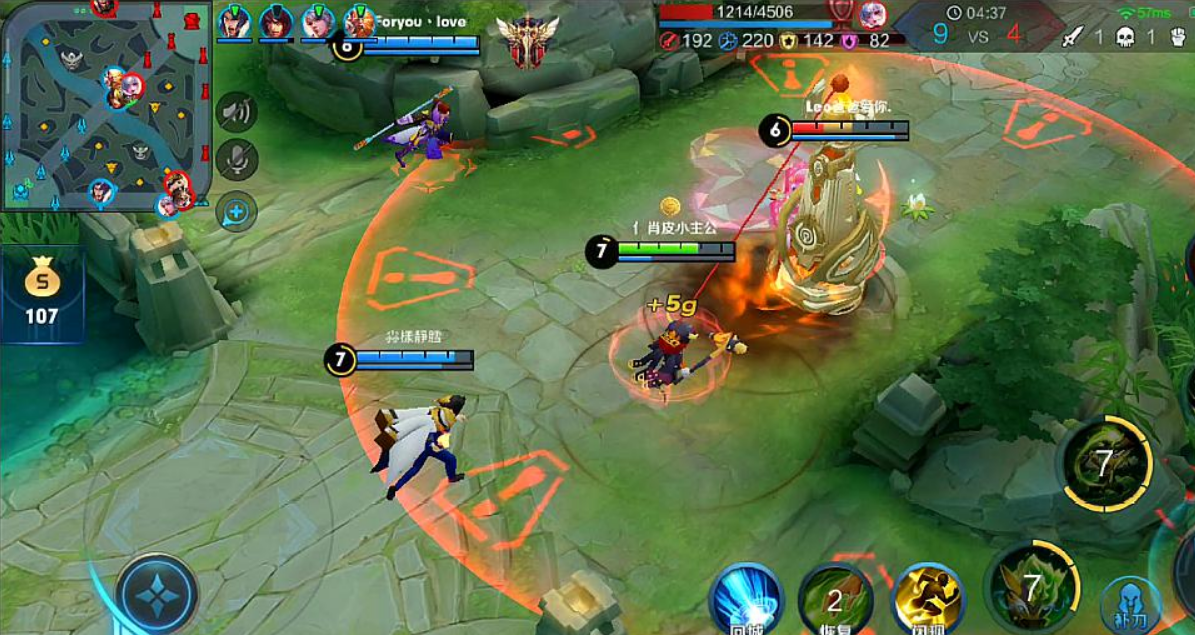Tap the lower green ability on cooldown 7
Viewport: 1195px width, 635px height.
(1032, 587)
